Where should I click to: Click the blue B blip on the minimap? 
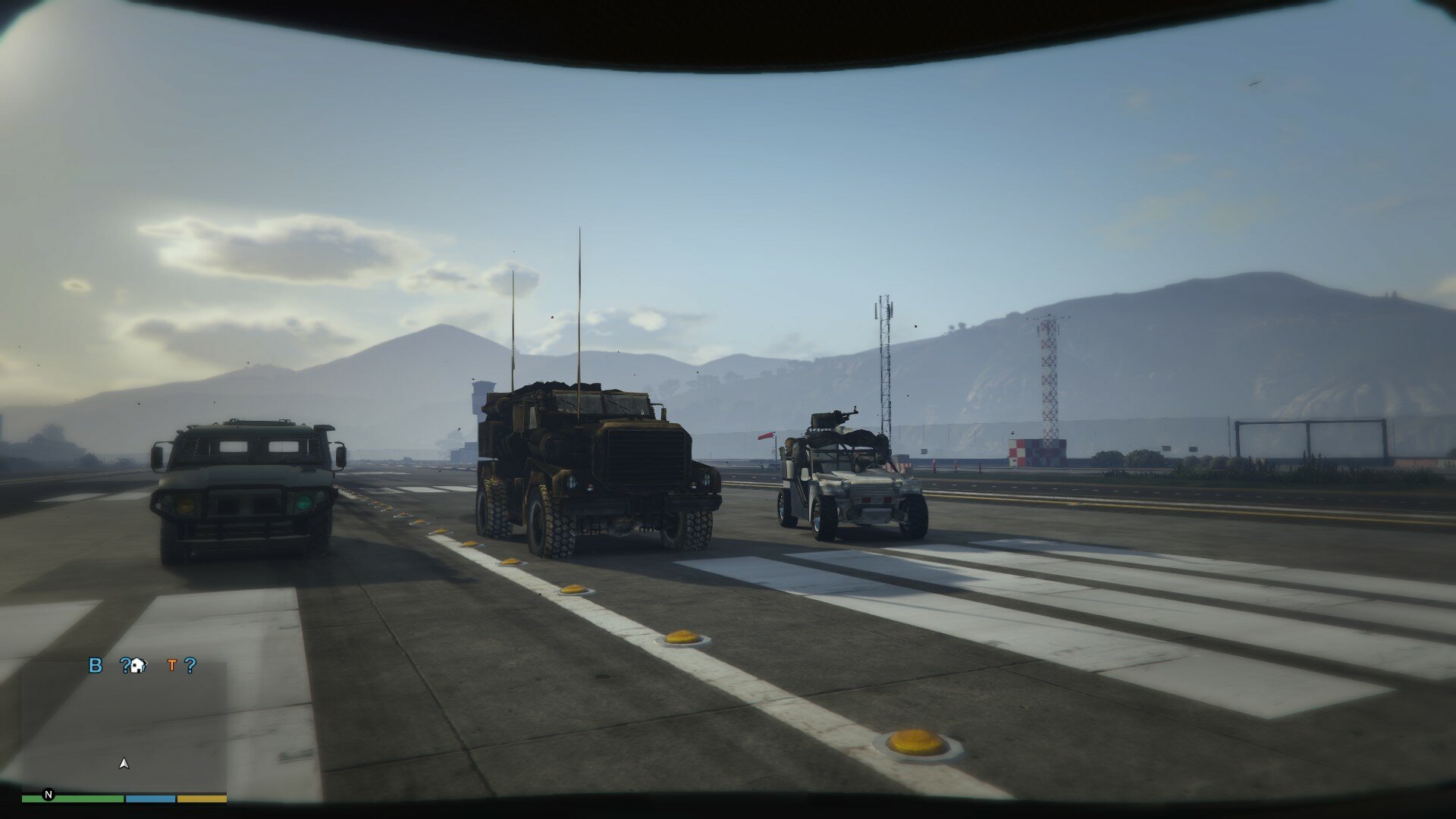pyautogui.click(x=96, y=666)
